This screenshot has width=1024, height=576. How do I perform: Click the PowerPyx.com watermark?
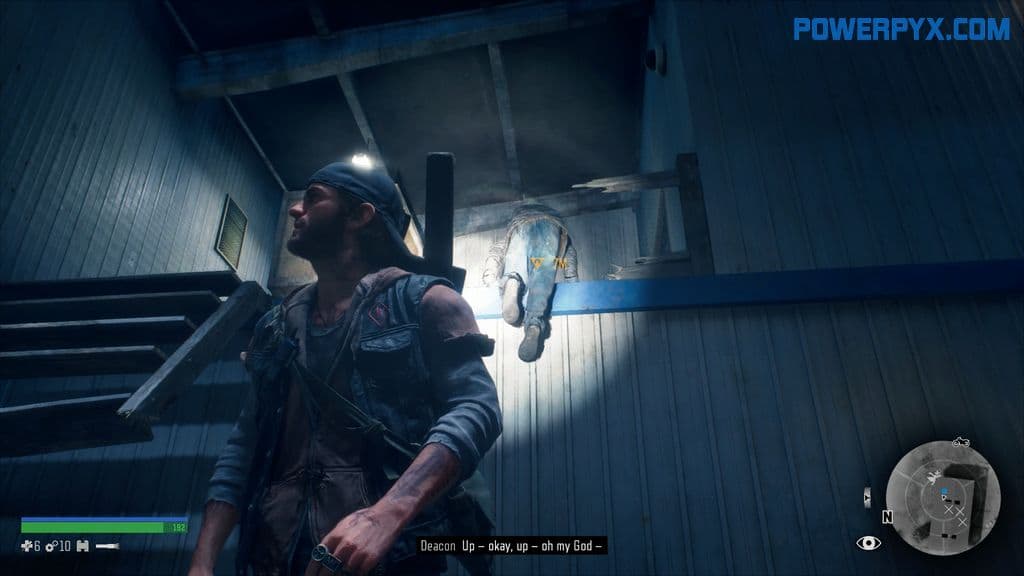click(903, 29)
